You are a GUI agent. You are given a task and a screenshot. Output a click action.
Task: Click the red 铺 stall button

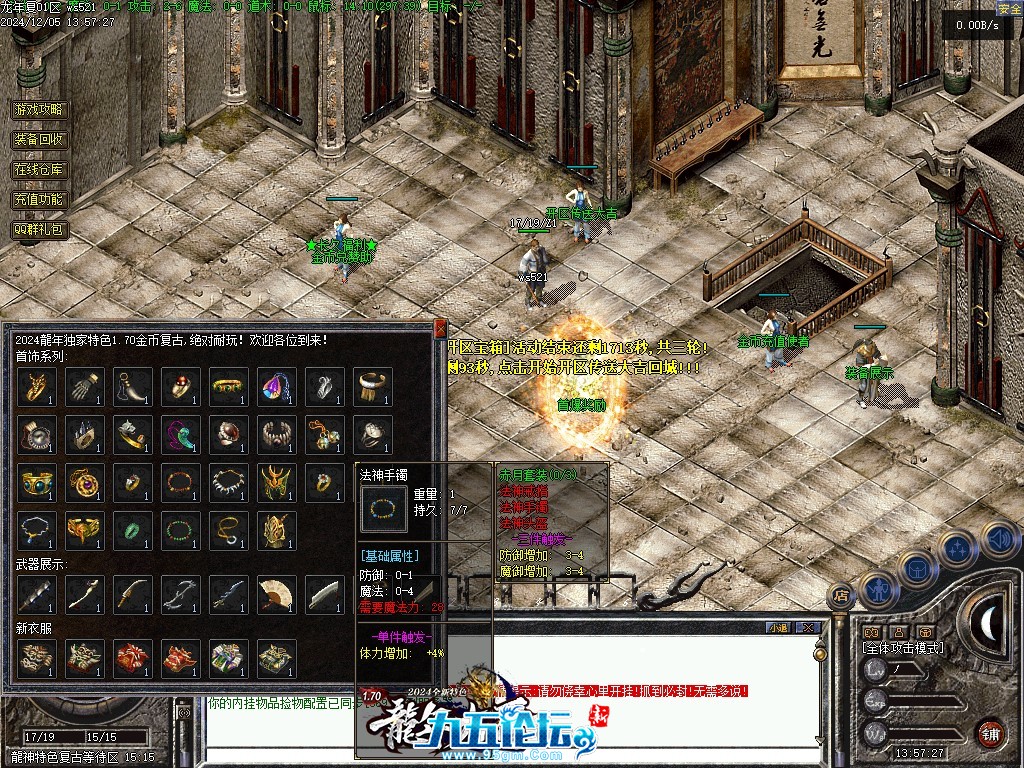(x=991, y=731)
